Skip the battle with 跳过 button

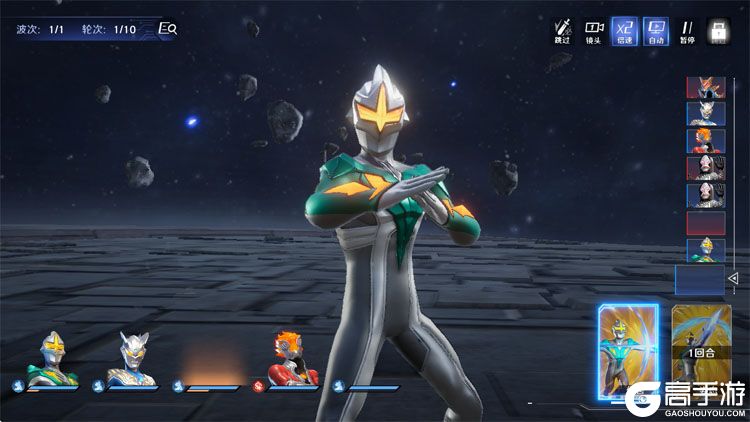click(x=563, y=31)
